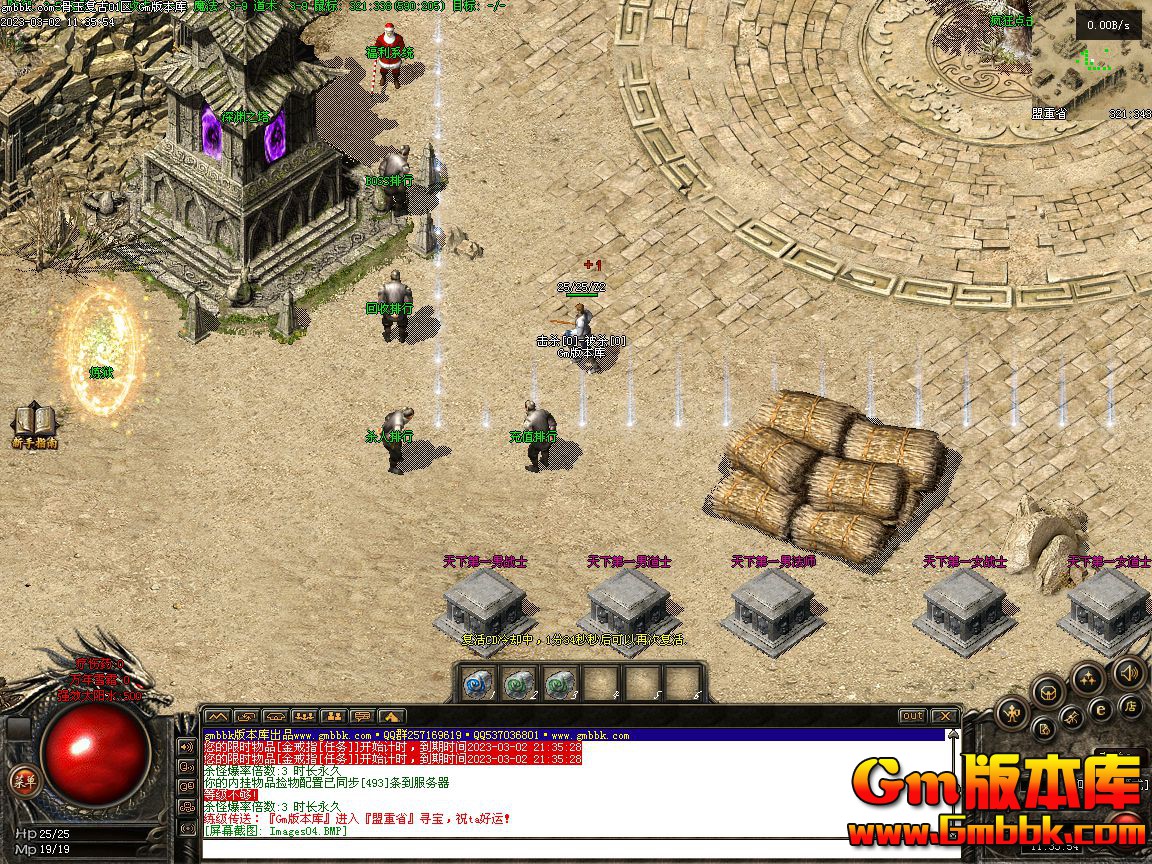Select the three-people group chat tab
The image size is (1152, 864).
304,716
